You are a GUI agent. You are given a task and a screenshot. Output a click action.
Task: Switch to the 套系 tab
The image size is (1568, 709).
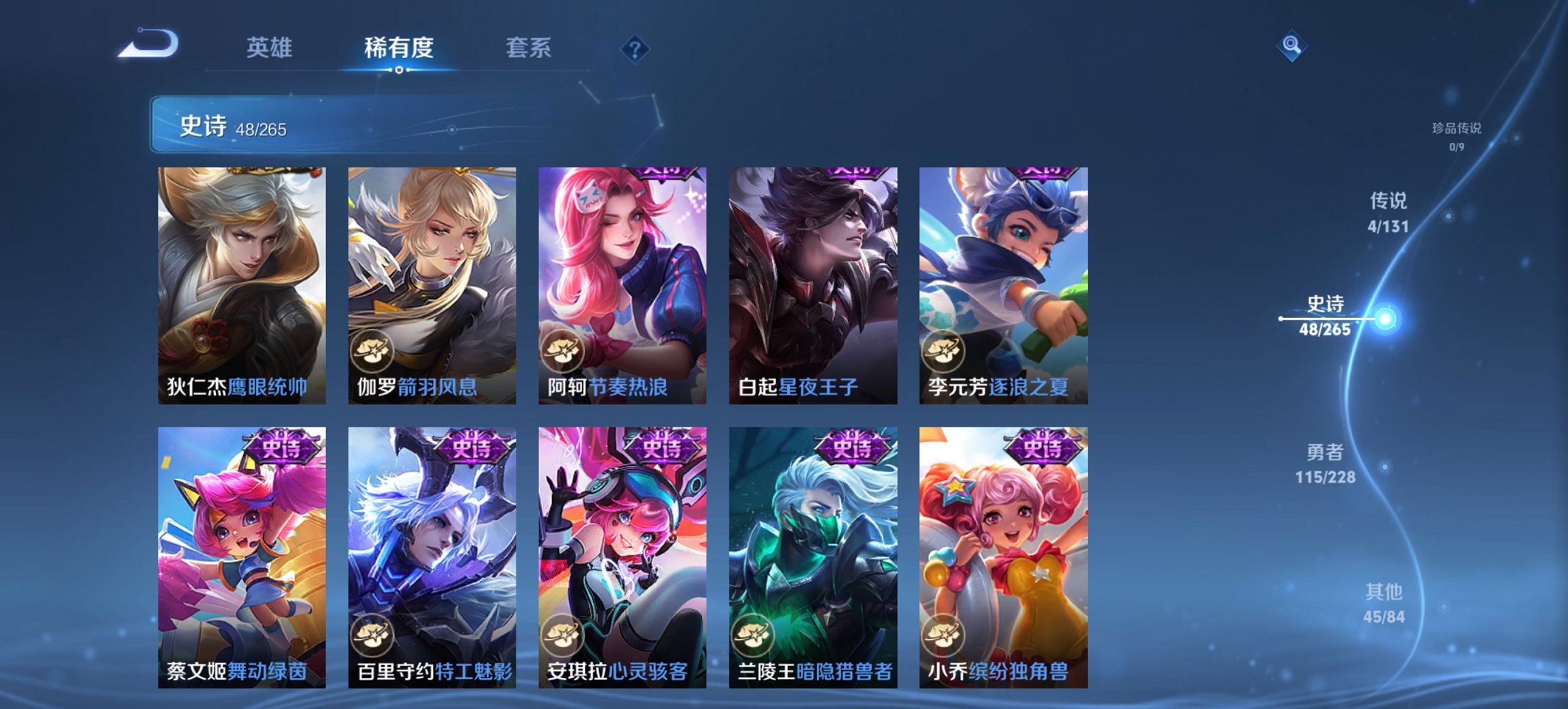528,48
